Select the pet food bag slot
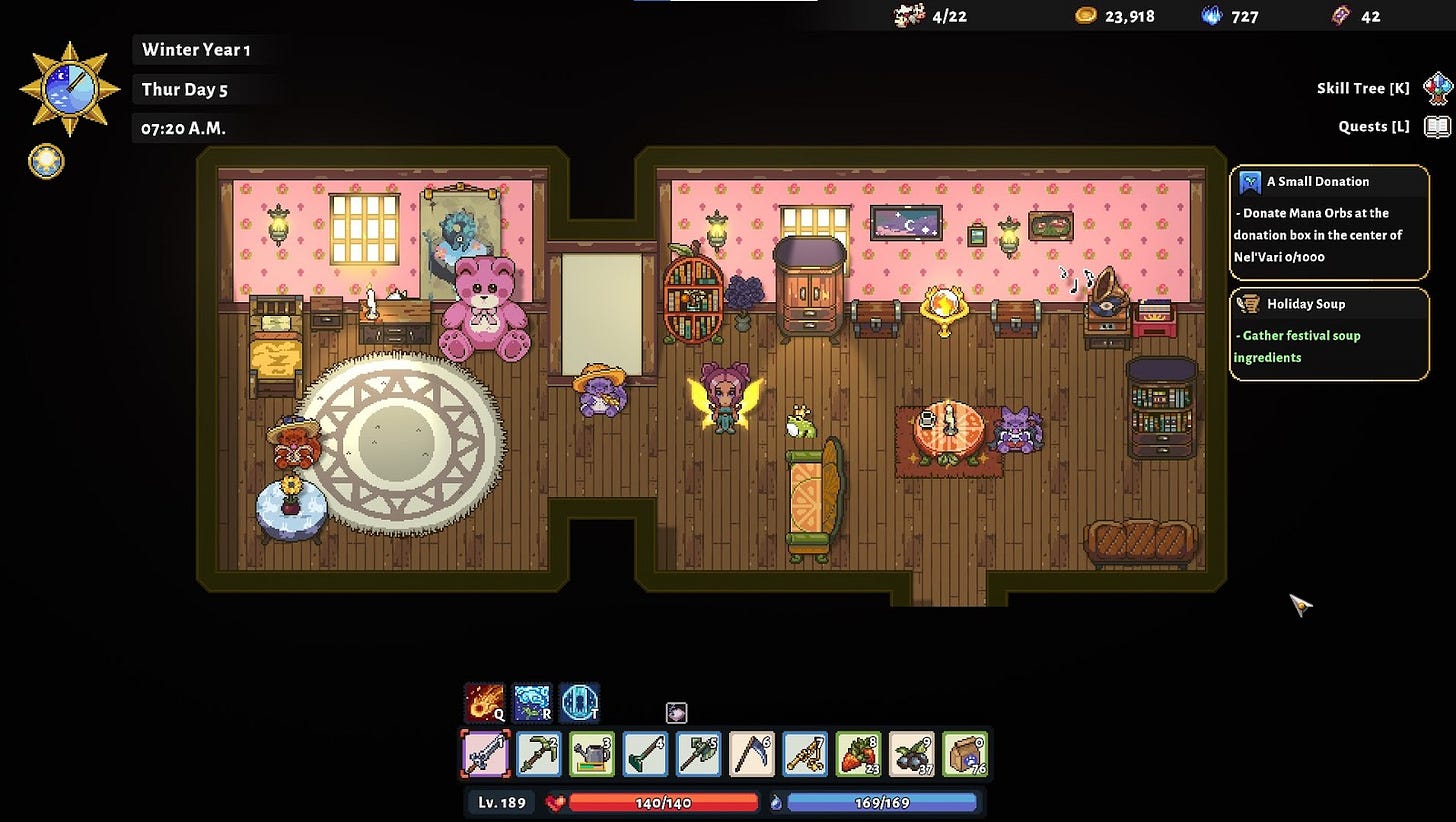This screenshot has width=1456, height=822. 964,754
